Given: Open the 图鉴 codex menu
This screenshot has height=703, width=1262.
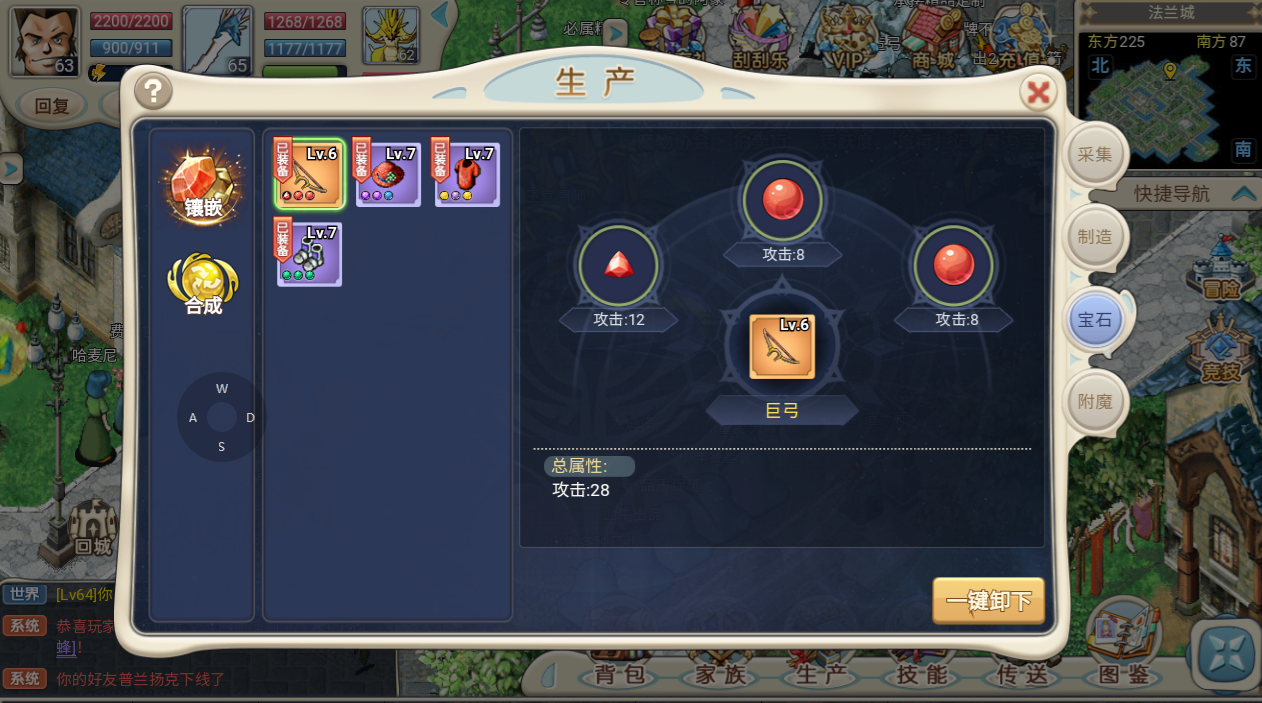Looking at the screenshot, I should click(1123, 675).
